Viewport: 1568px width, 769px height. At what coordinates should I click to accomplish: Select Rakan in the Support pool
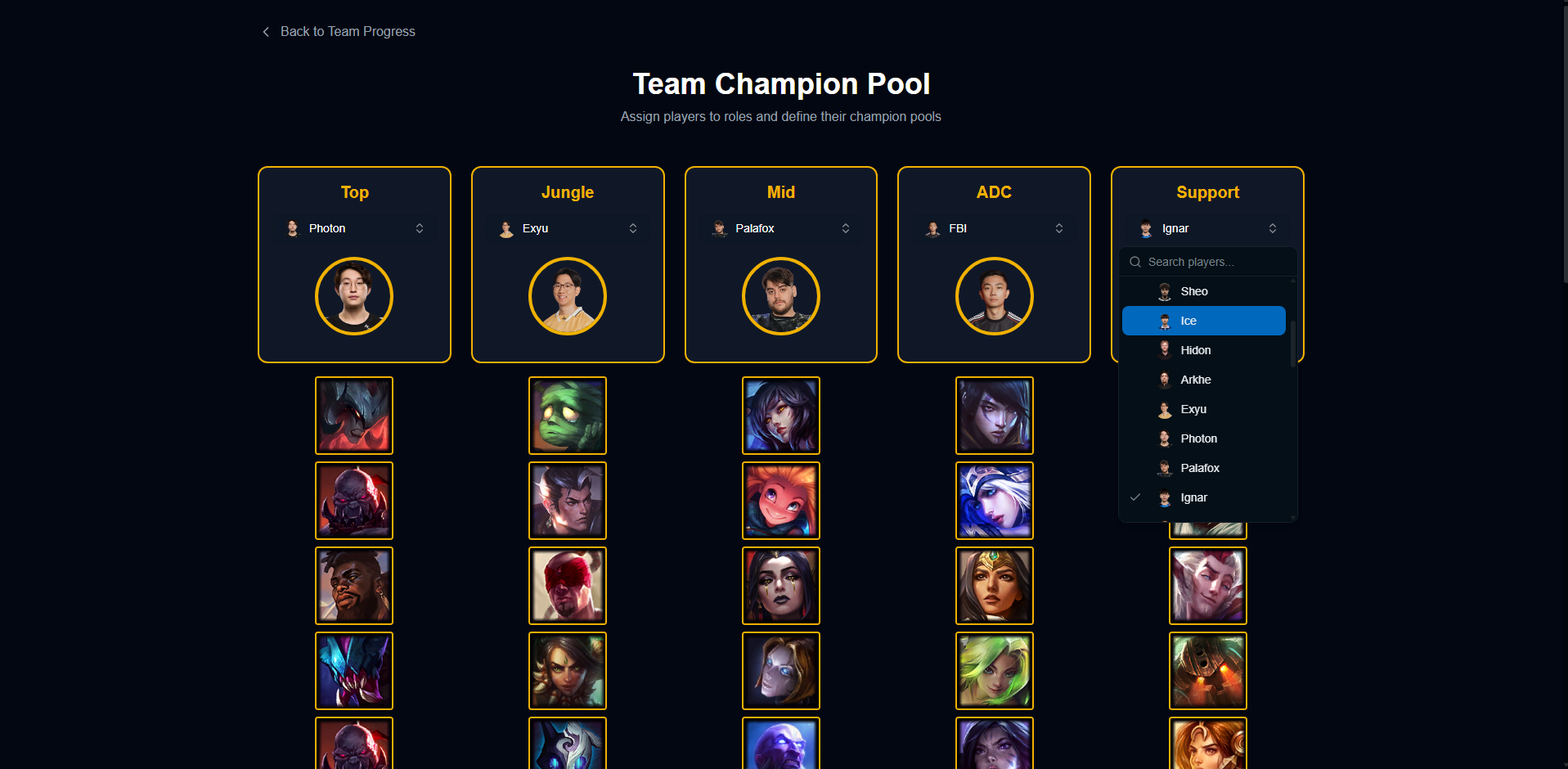[1208, 586]
